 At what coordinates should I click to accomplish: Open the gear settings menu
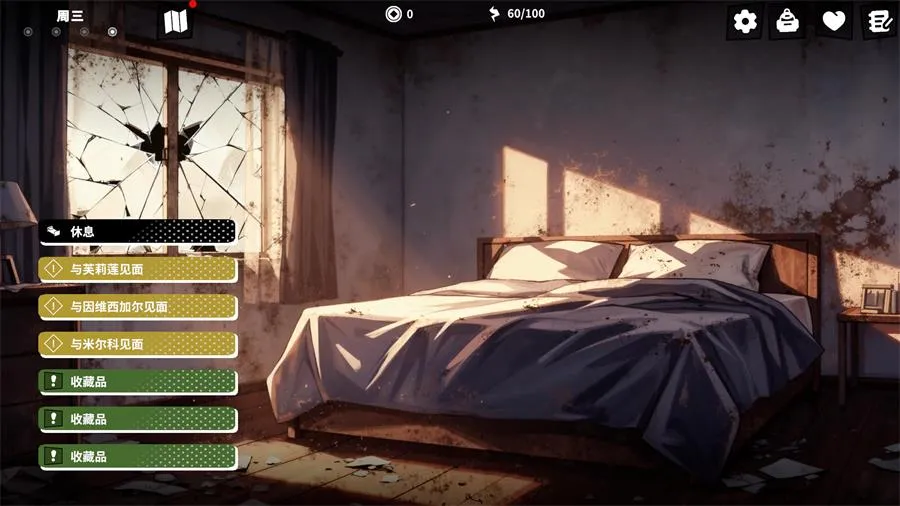click(745, 21)
